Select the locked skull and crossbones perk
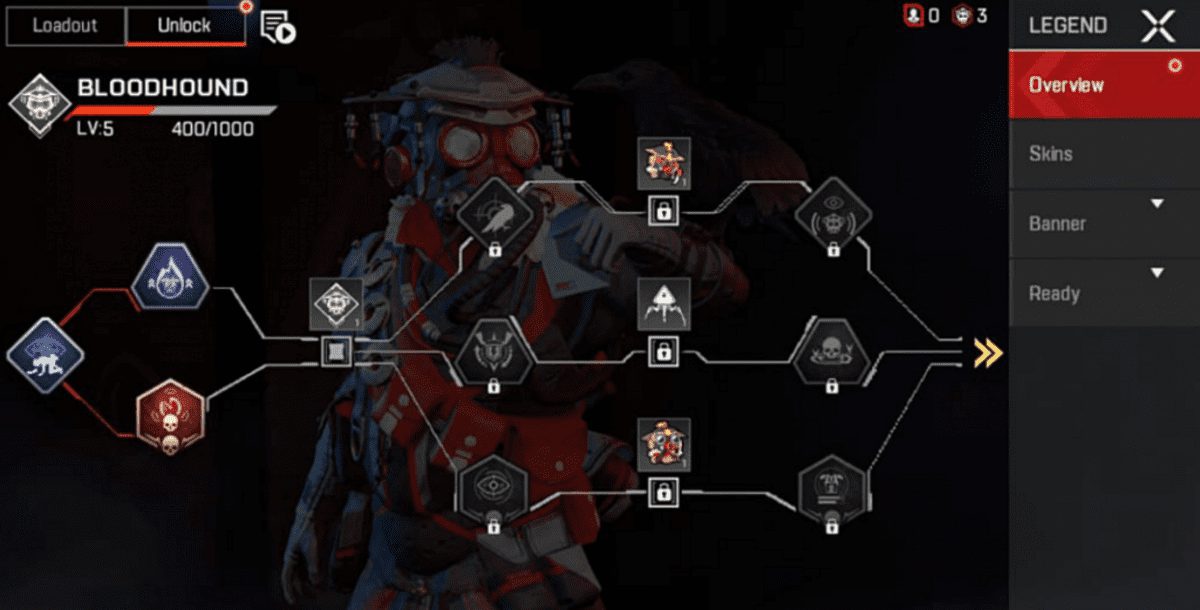1200x610 pixels. pyautogui.click(x=832, y=352)
